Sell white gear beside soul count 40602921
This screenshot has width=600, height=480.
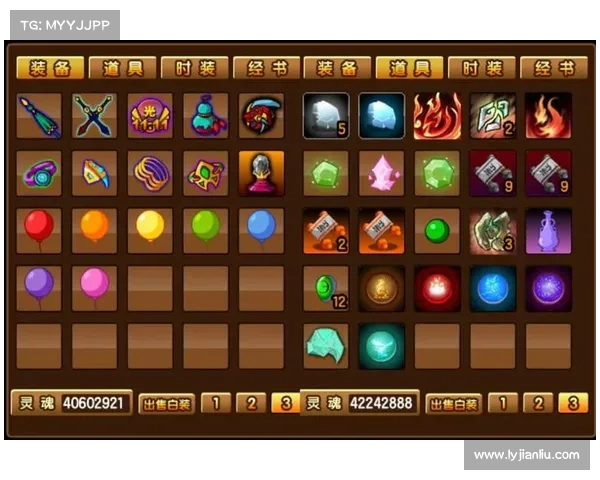click(166, 404)
